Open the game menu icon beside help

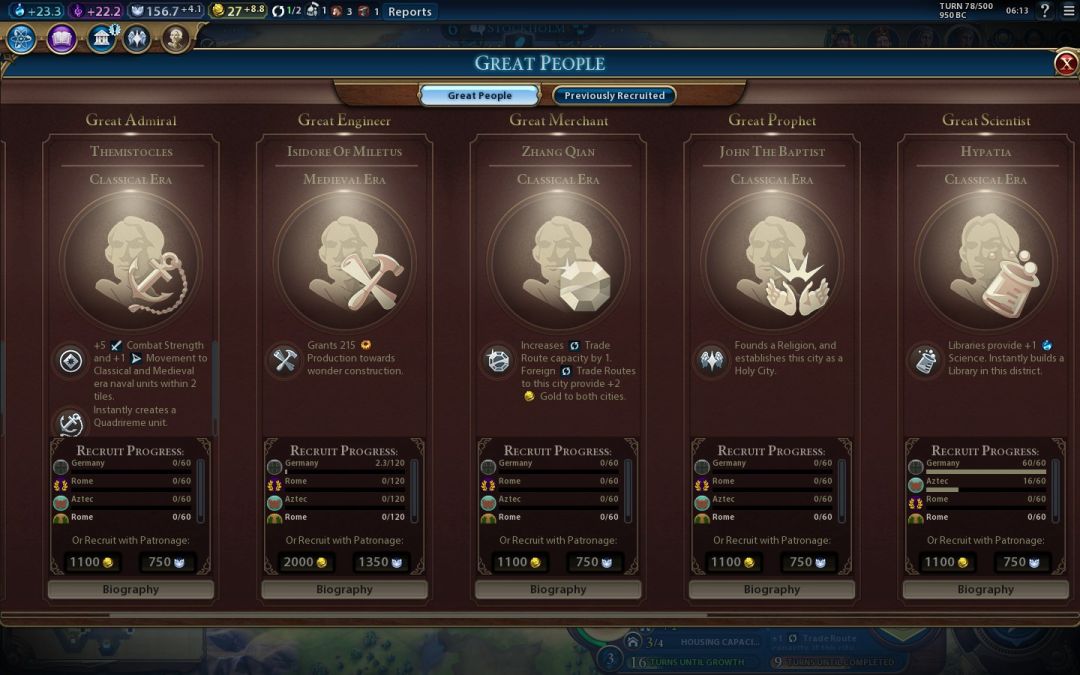coord(1067,11)
